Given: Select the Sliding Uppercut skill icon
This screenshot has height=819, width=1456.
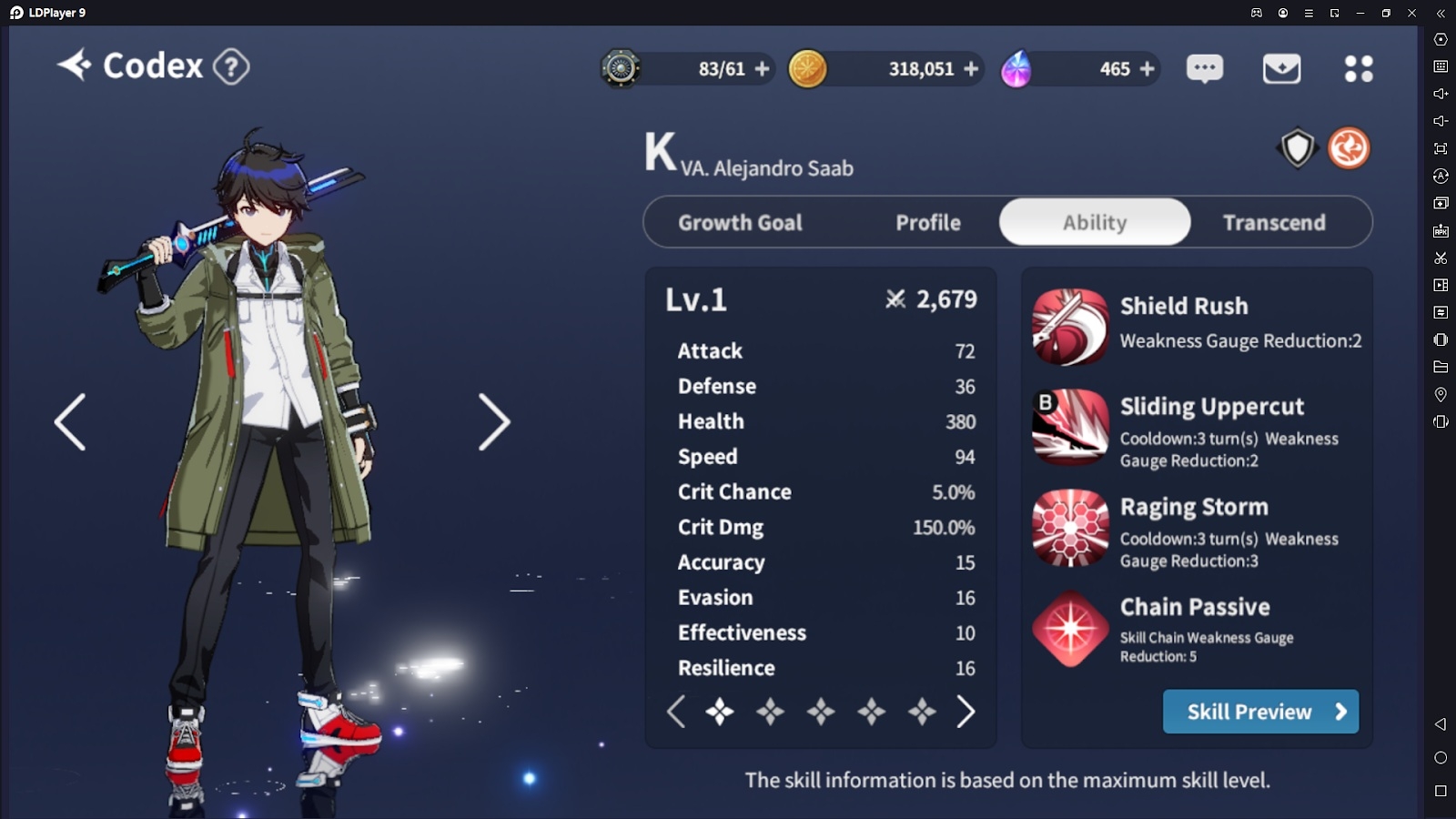Looking at the screenshot, I should [1070, 427].
